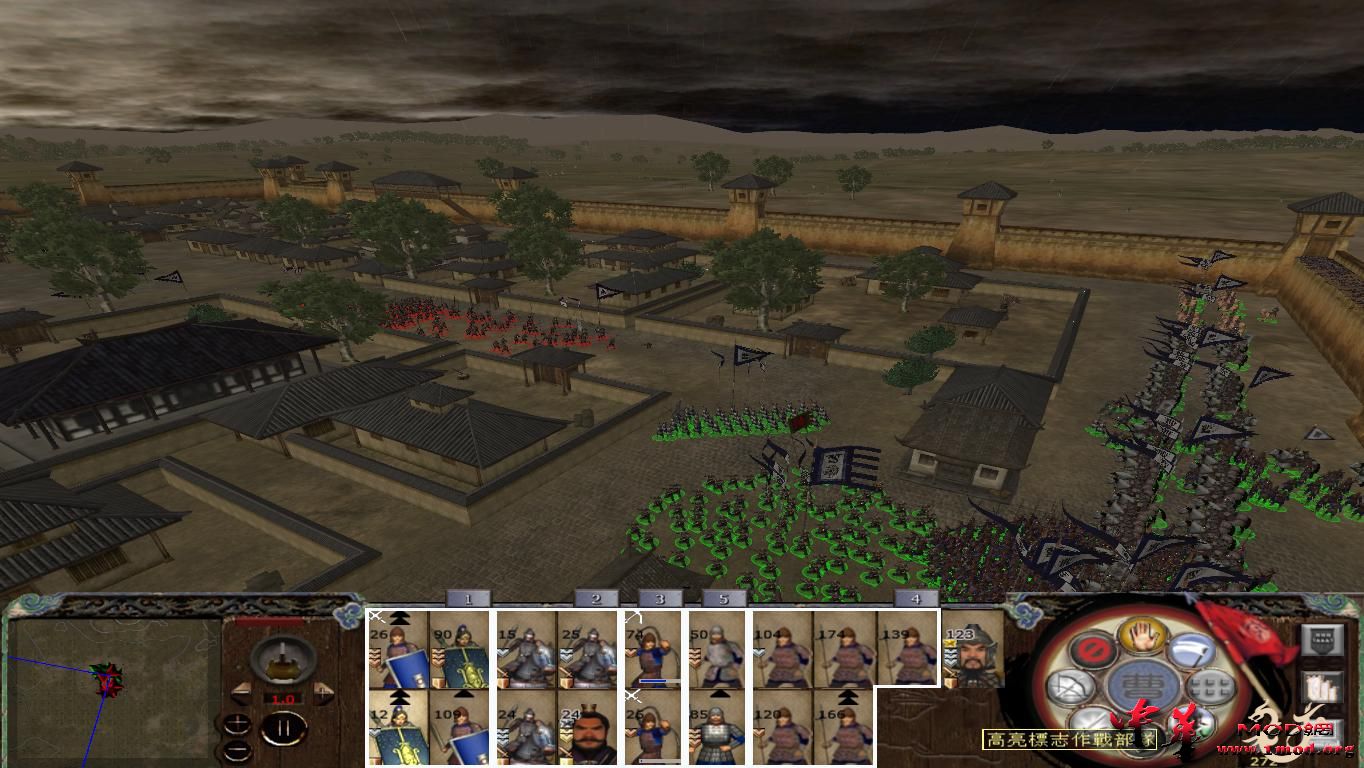
Task: Click the raised hand order icon
Action: (1141, 637)
